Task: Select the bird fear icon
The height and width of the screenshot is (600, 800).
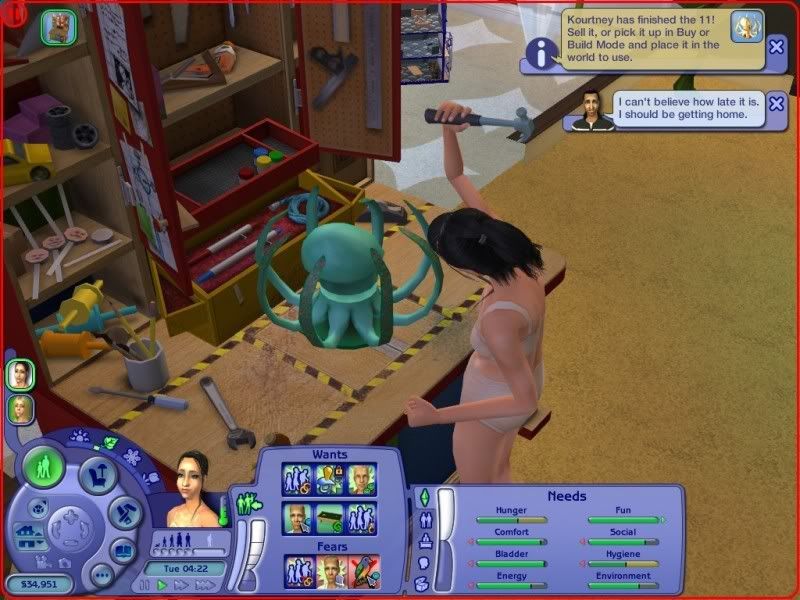Action: (363, 571)
